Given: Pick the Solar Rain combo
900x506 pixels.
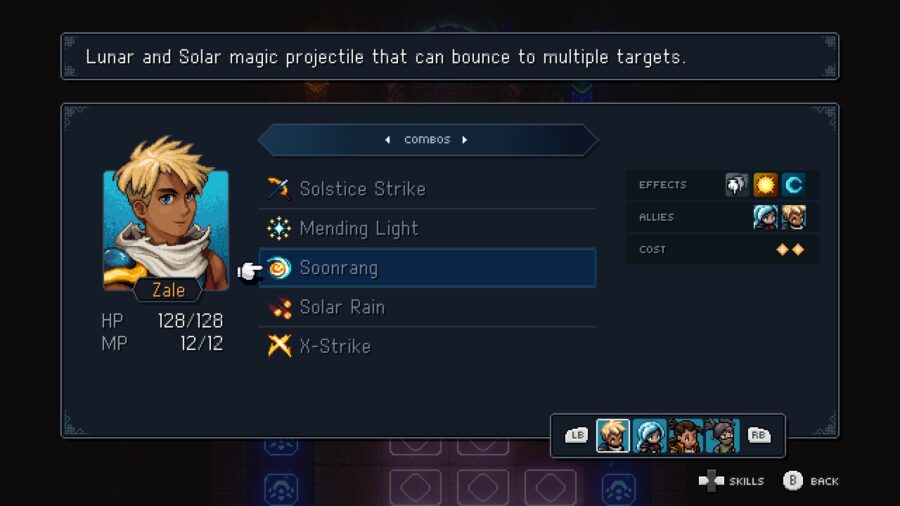Looking at the screenshot, I should click(341, 307).
